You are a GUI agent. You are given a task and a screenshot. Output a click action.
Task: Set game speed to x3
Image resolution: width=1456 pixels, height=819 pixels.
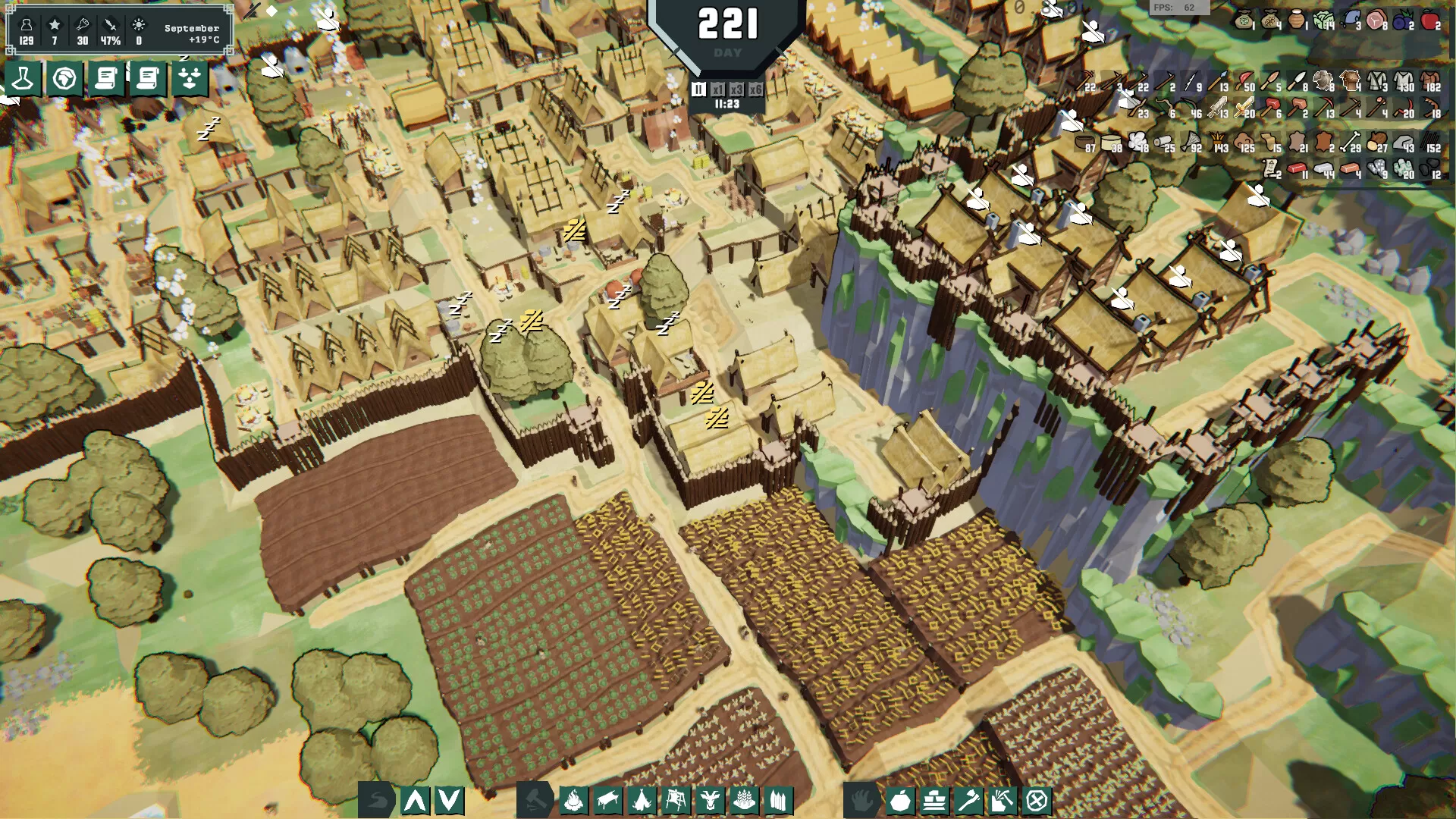[x=736, y=89]
